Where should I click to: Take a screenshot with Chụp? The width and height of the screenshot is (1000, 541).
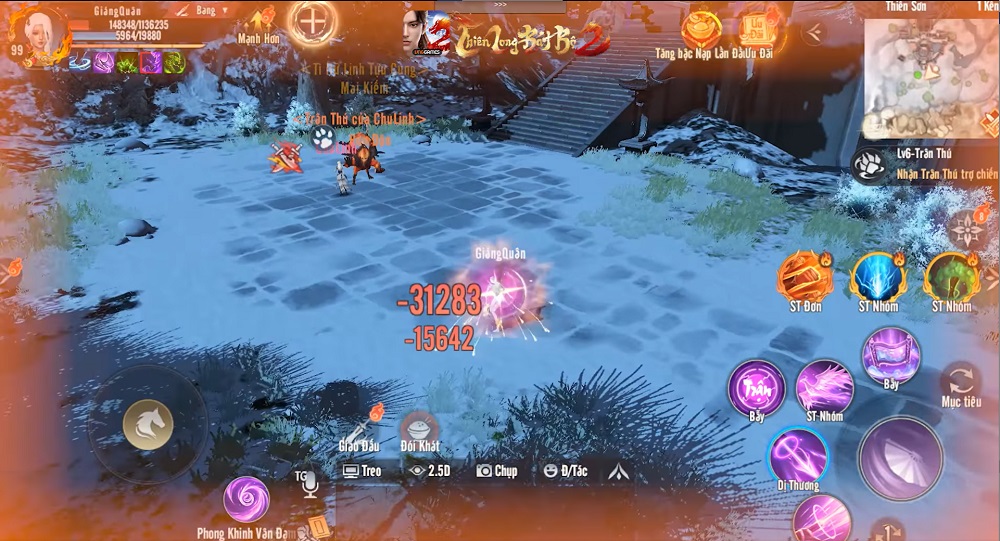(x=497, y=470)
